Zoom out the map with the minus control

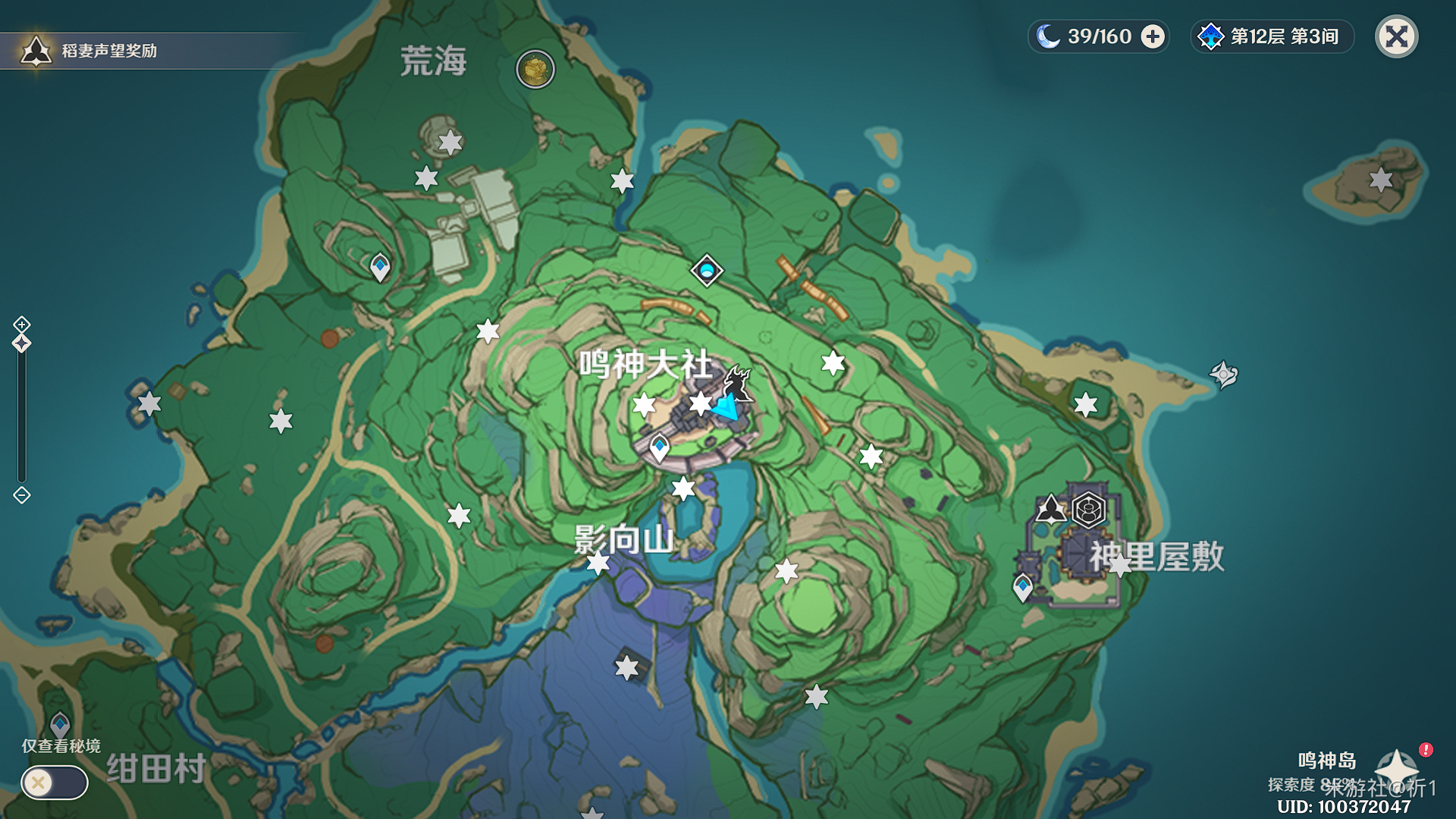(x=22, y=495)
